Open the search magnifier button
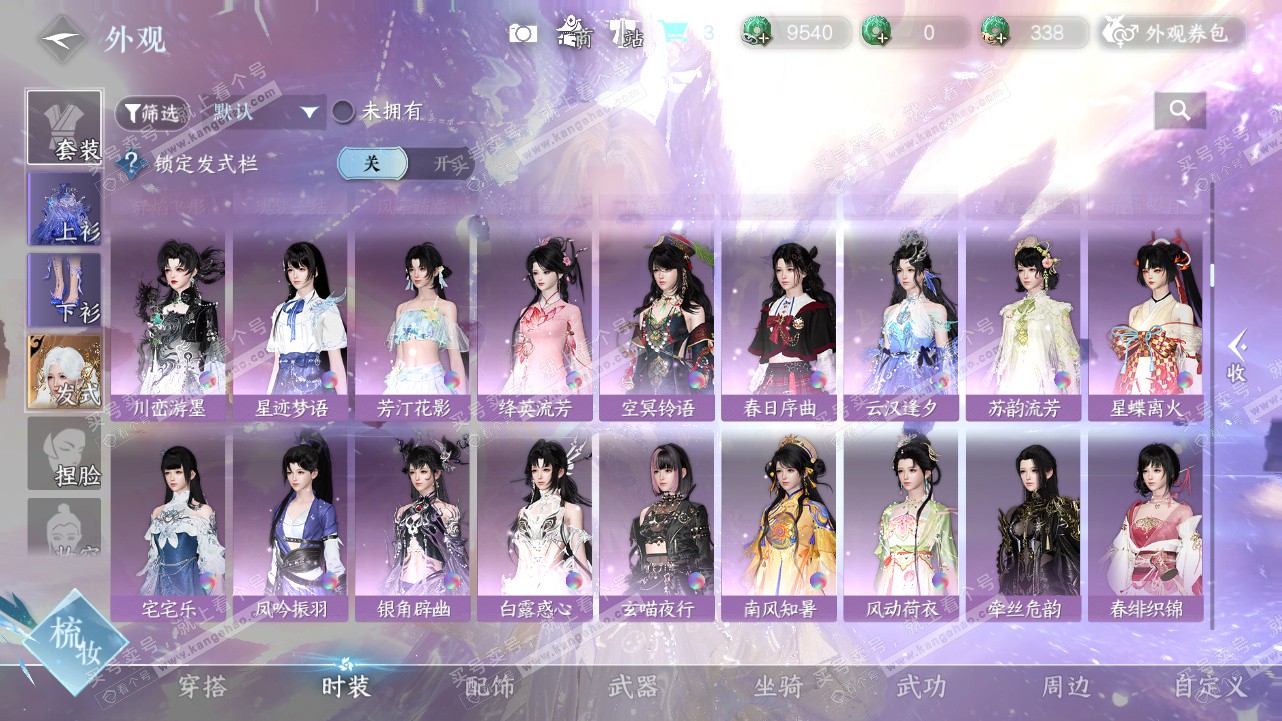 click(1179, 111)
